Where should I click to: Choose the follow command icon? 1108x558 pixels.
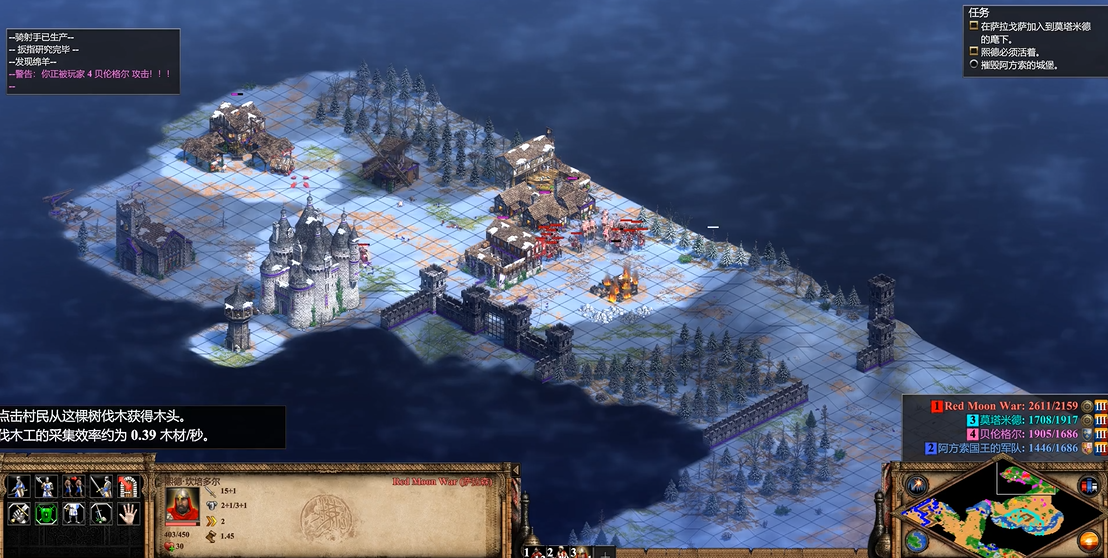point(73,514)
